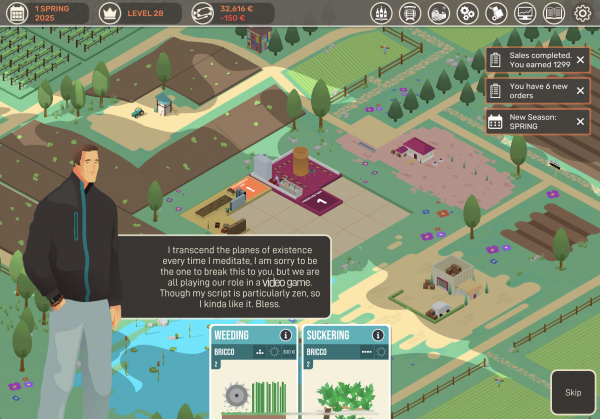This screenshot has width=600, height=419.
Task: Open the book encyclopedia icon
Action: 554,14
